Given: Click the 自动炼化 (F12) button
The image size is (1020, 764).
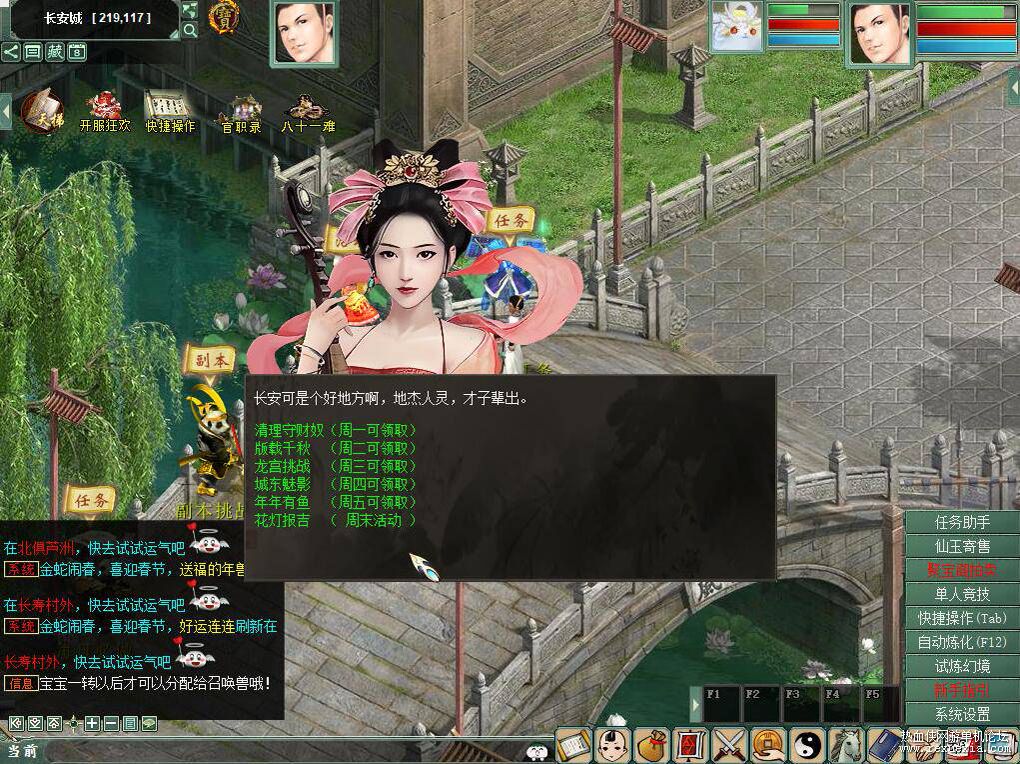Looking at the screenshot, I should coord(962,642).
